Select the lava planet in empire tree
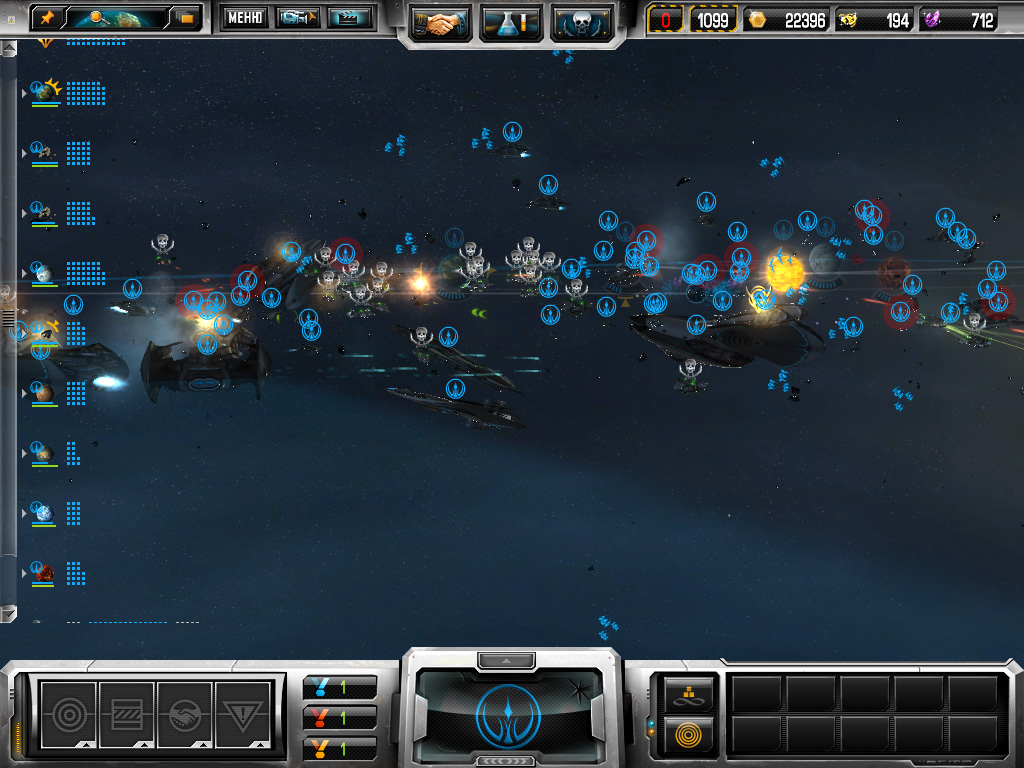Image resolution: width=1024 pixels, height=768 pixels. point(44,573)
